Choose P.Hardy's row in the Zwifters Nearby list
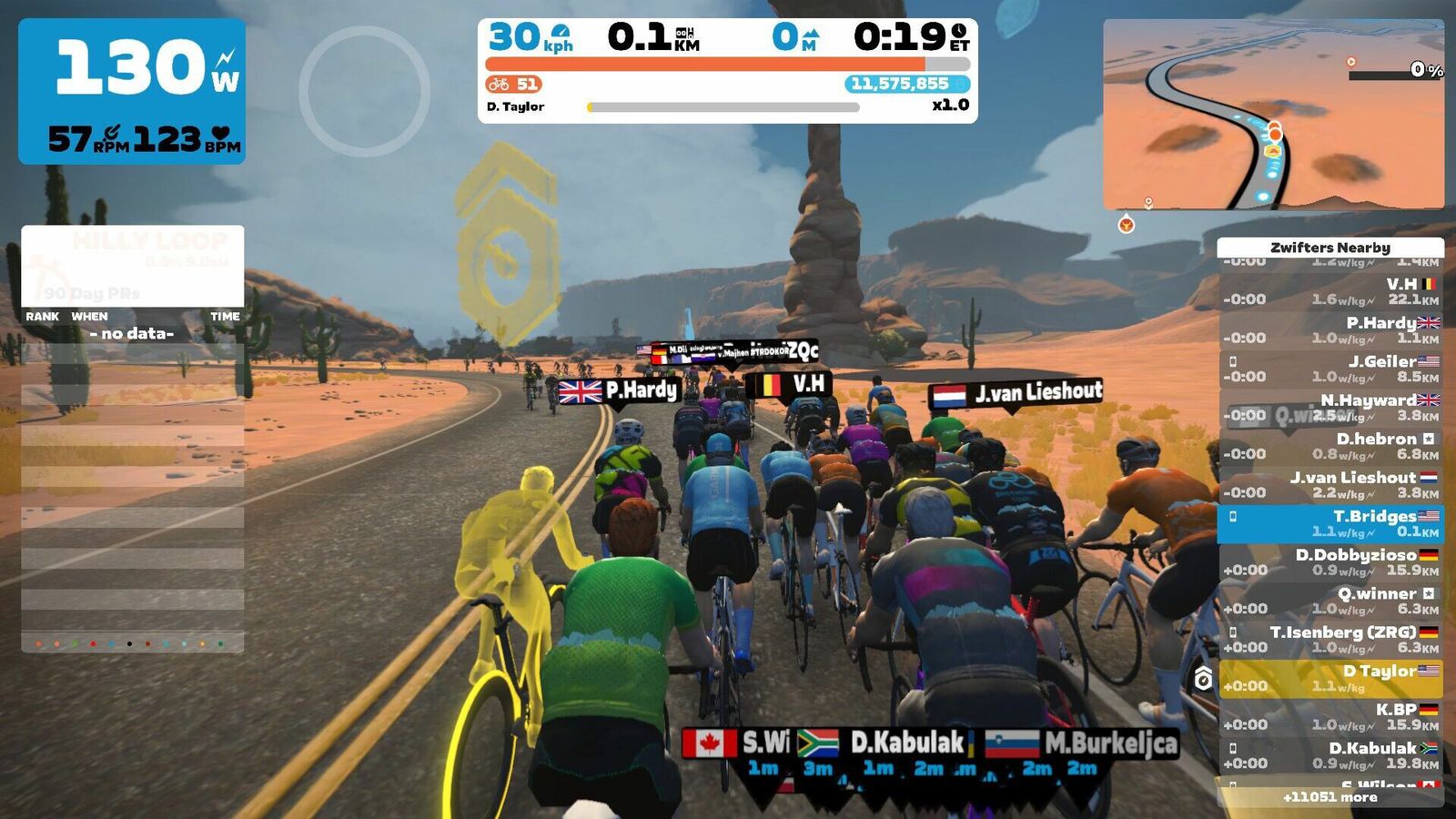This screenshot has height=819, width=1456. (1330, 330)
